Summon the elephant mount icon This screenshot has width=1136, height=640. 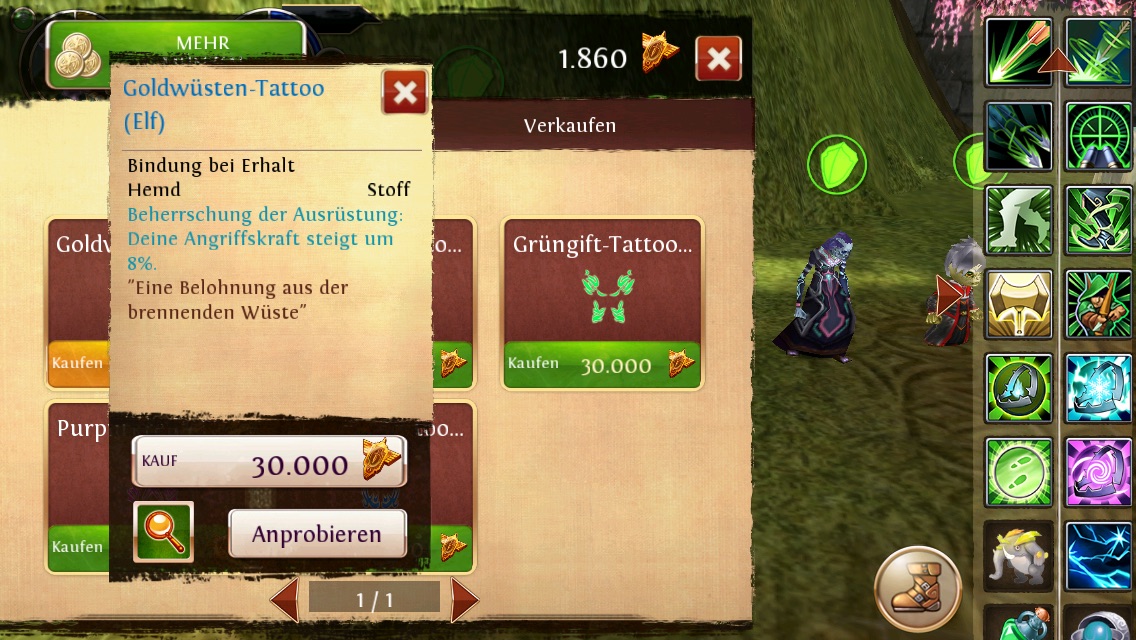click(x=1019, y=555)
